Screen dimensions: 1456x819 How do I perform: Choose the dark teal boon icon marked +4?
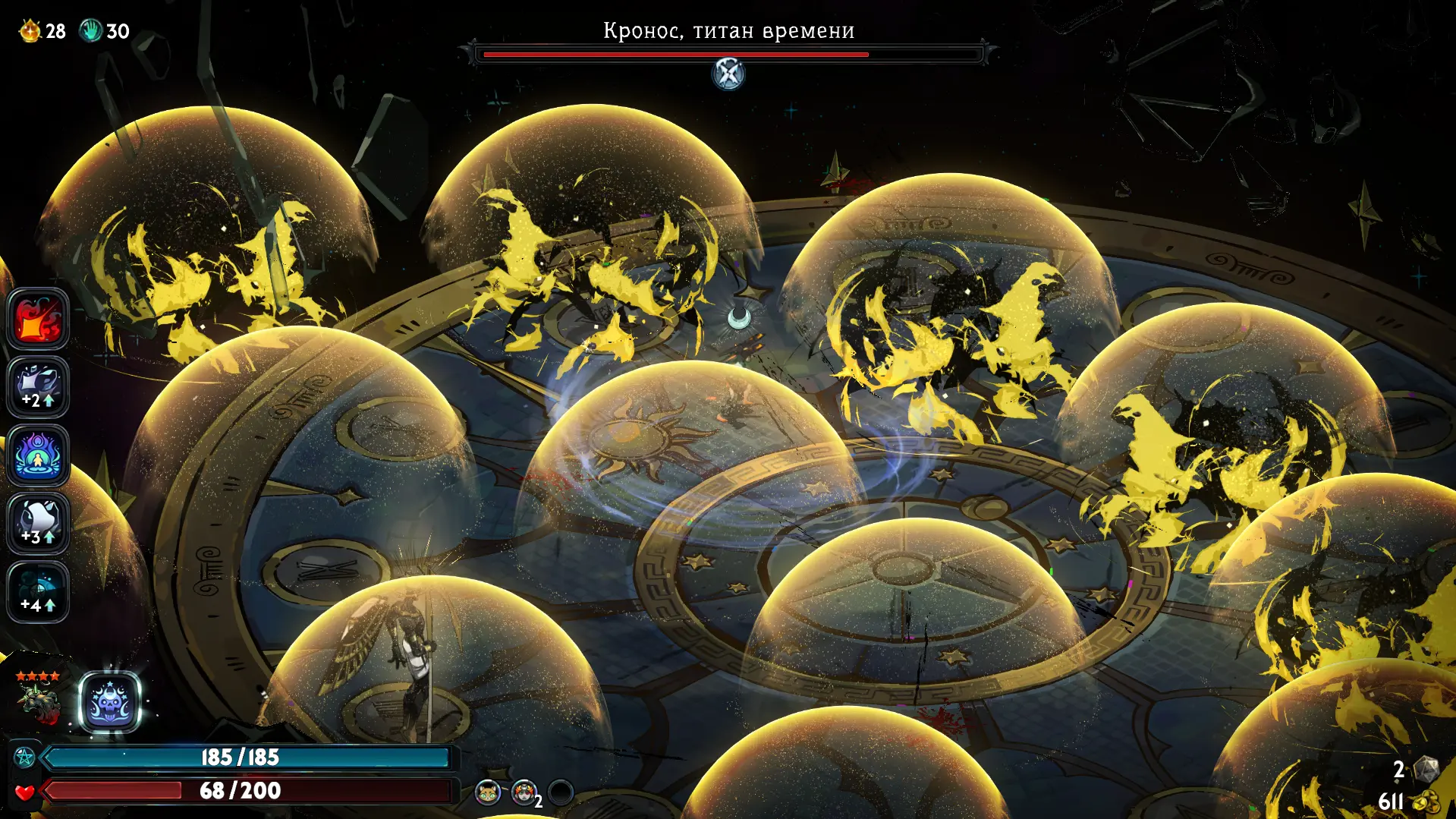pyautogui.click(x=38, y=592)
